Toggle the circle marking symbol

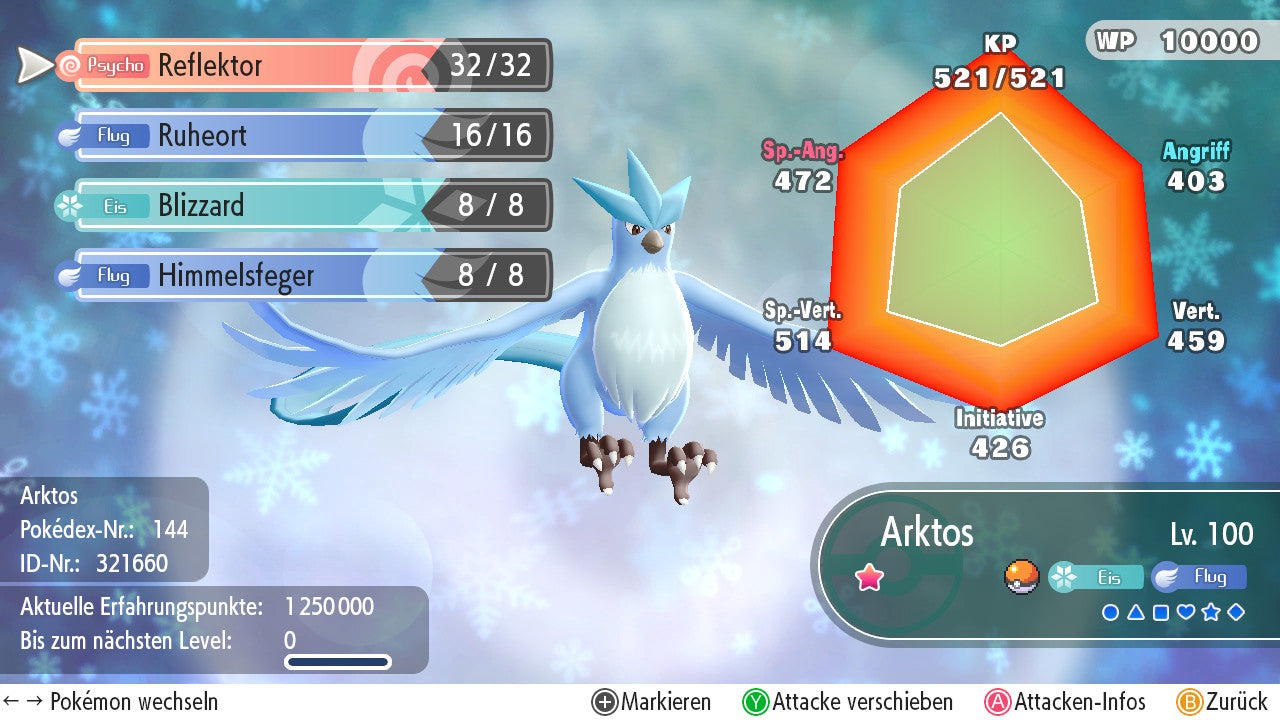point(1110,612)
